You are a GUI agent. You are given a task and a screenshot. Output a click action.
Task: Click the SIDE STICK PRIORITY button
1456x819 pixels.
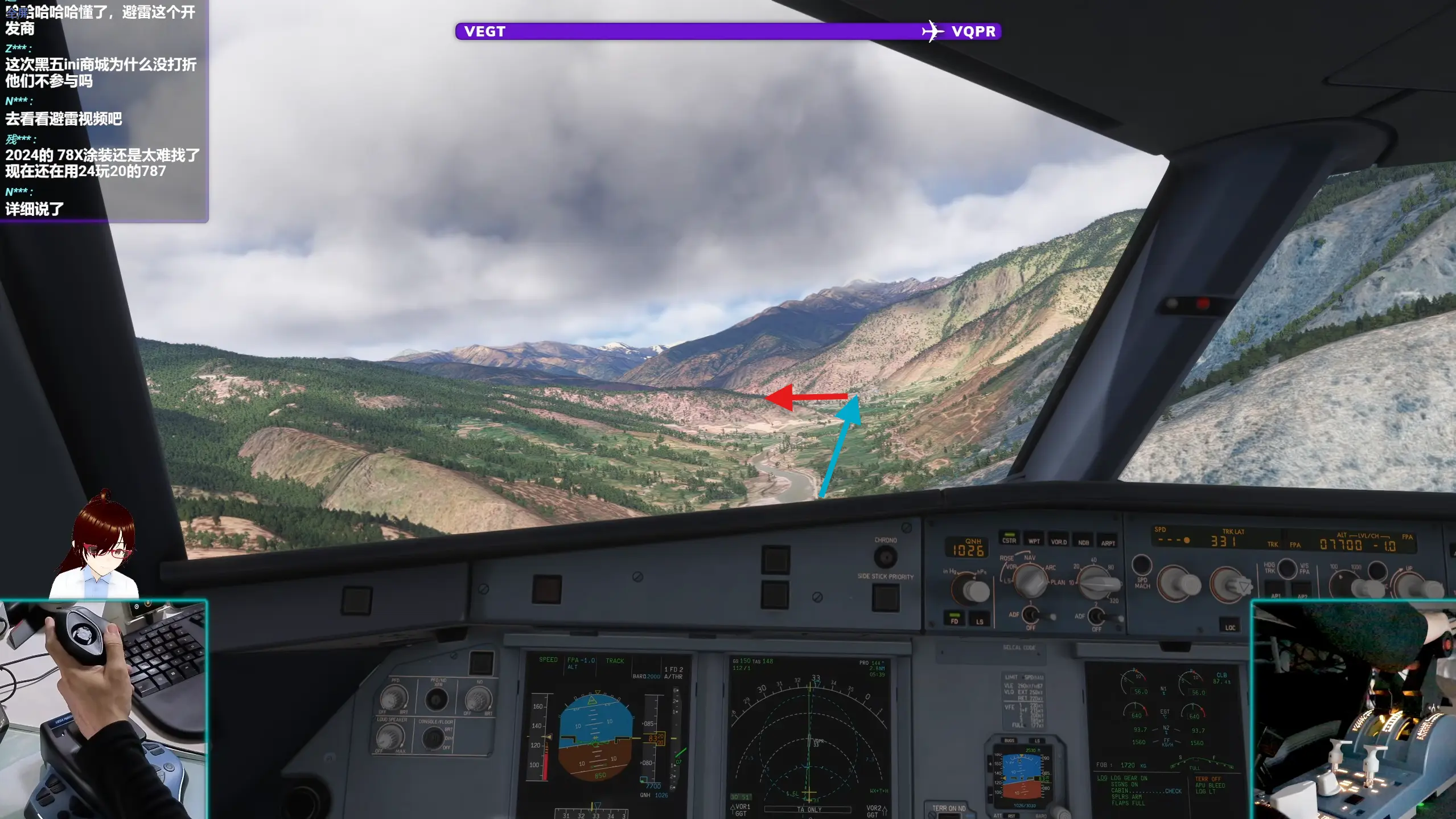click(x=886, y=597)
